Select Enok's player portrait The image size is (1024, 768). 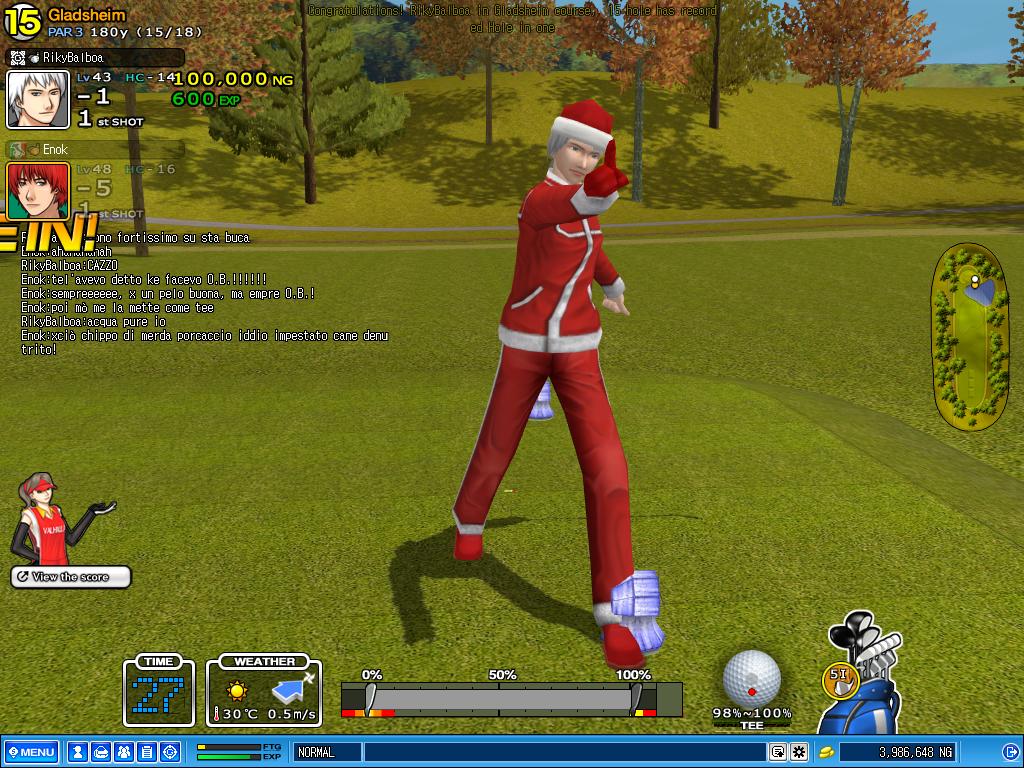pyautogui.click(x=38, y=190)
